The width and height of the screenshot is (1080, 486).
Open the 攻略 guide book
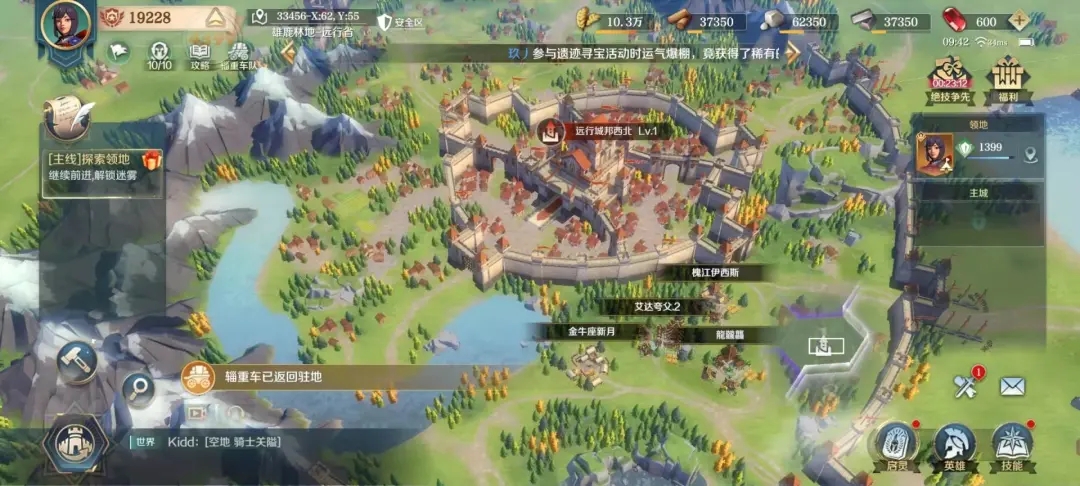pos(200,53)
